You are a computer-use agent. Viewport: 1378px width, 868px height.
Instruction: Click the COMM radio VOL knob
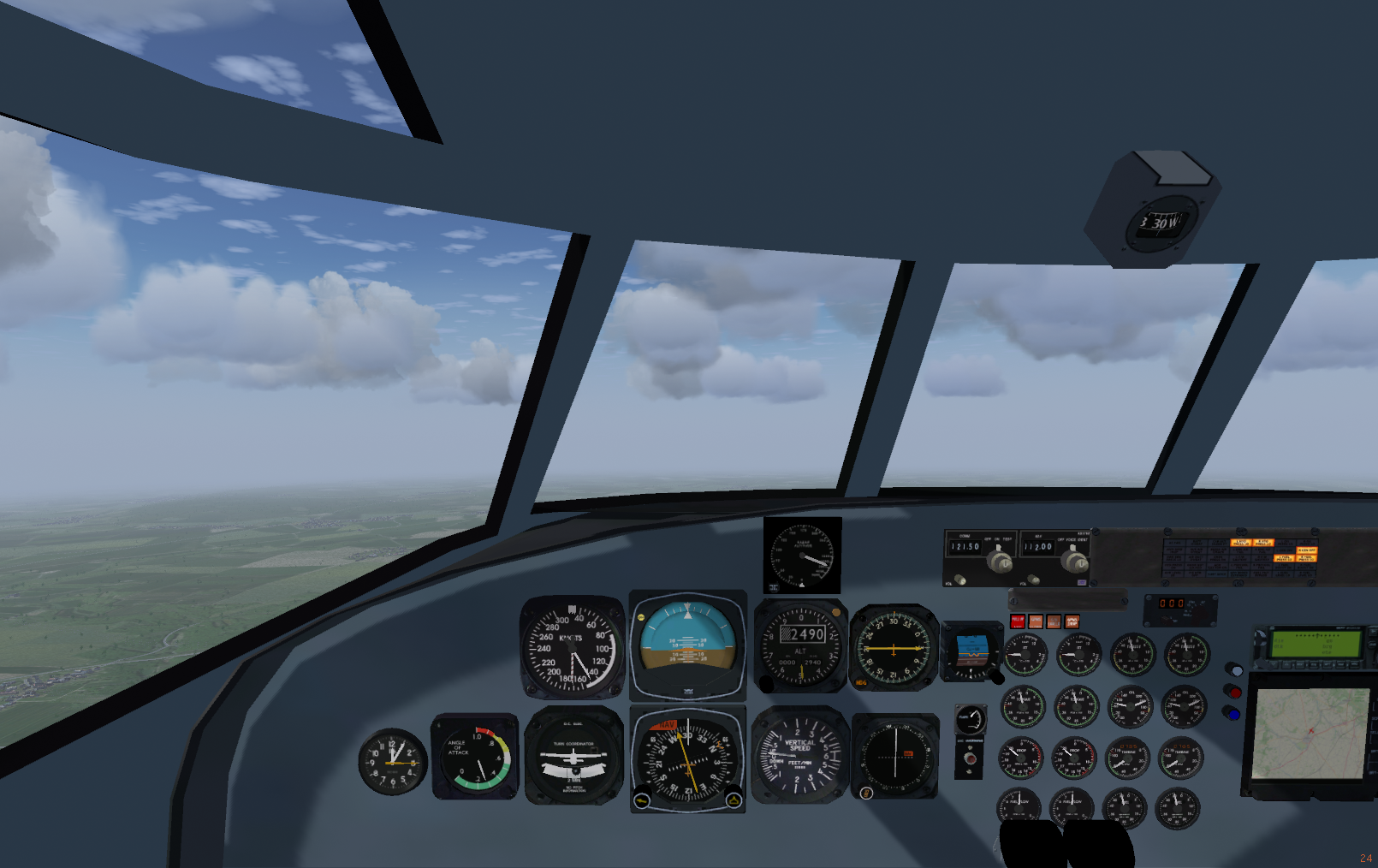[x=960, y=580]
